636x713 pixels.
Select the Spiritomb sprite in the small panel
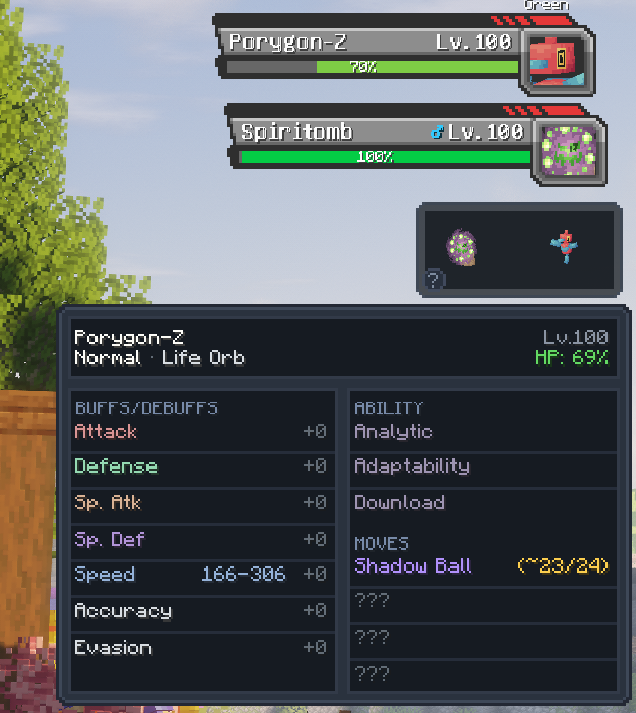(461, 247)
